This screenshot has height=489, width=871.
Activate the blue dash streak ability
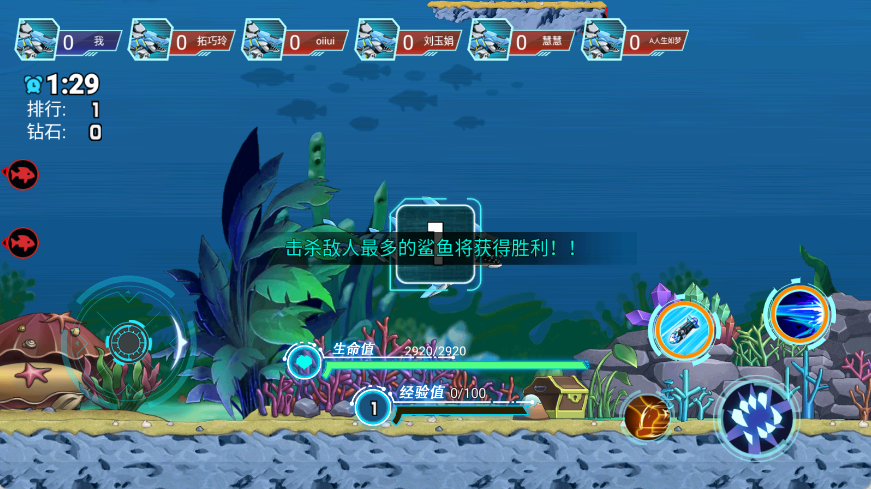(x=798, y=314)
